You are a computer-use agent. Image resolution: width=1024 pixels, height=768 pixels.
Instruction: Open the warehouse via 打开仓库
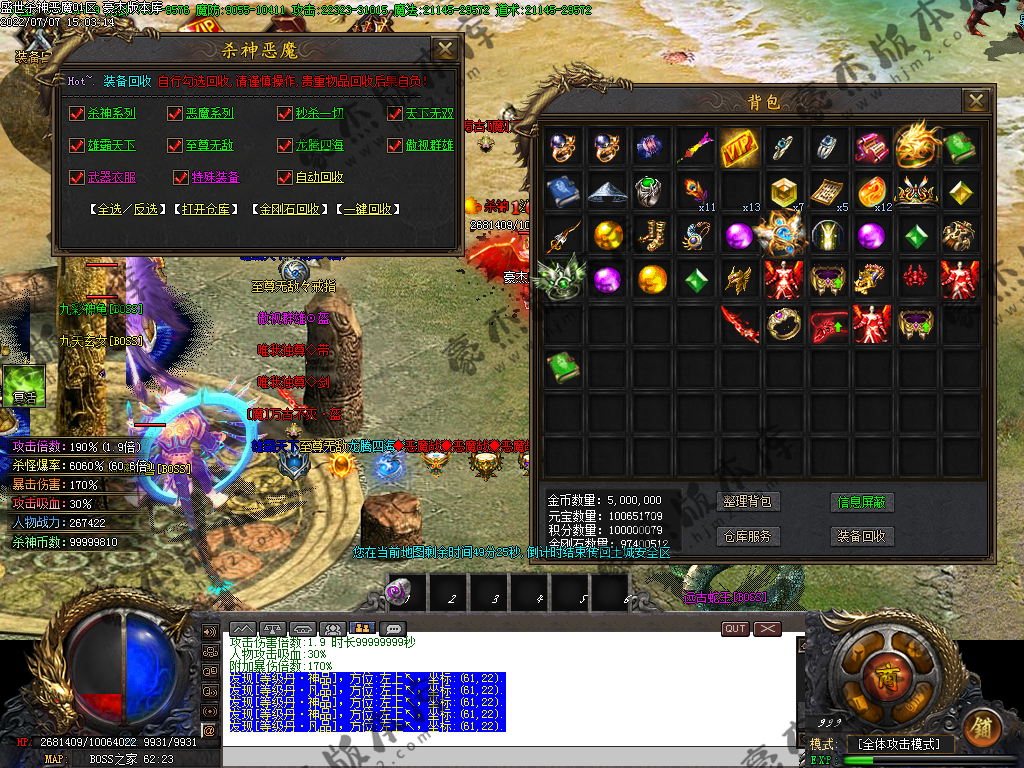coord(207,210)
